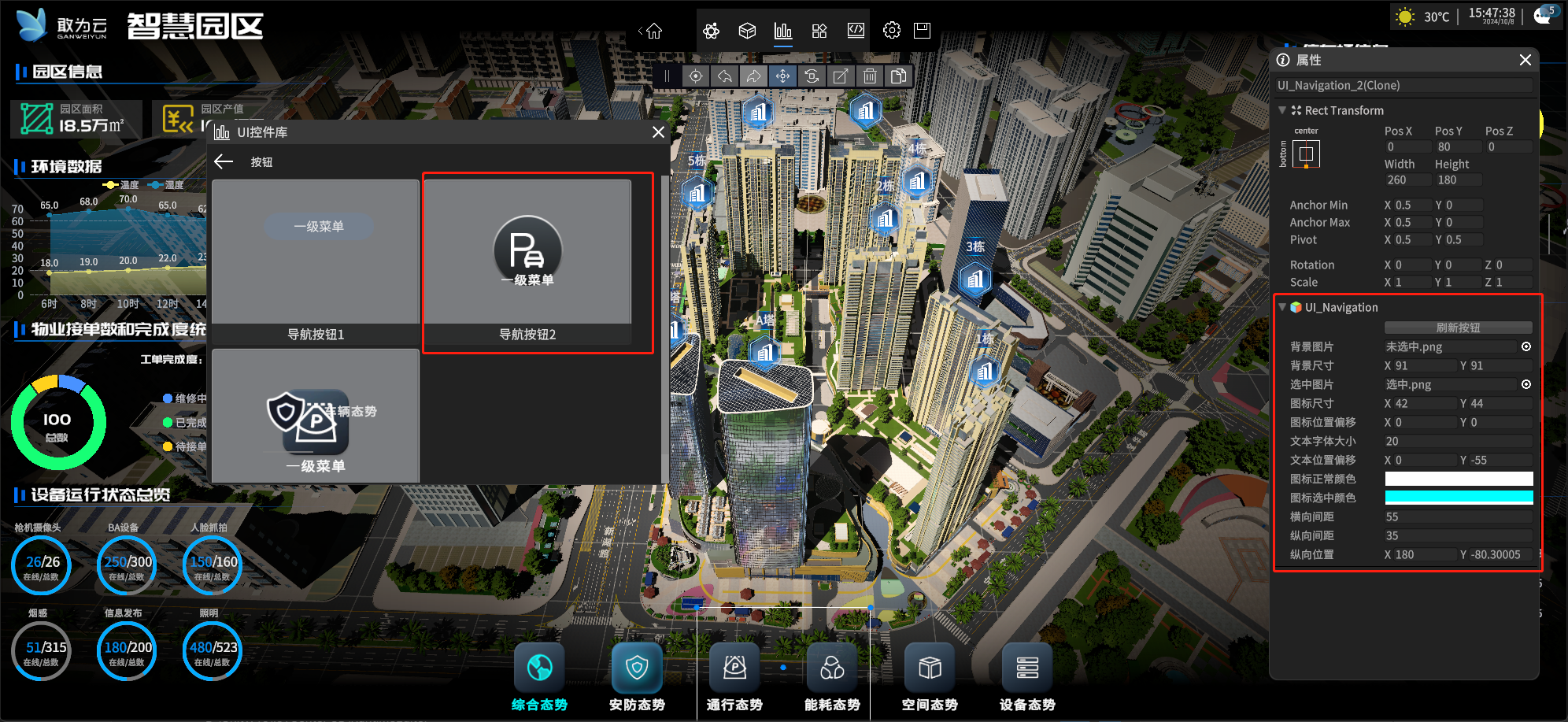The height and width of the screenshot is (722, 1568).
Task: Click the 刷新按钮 refresh button
Action: pyautogui.click(x=1458, y=328)
